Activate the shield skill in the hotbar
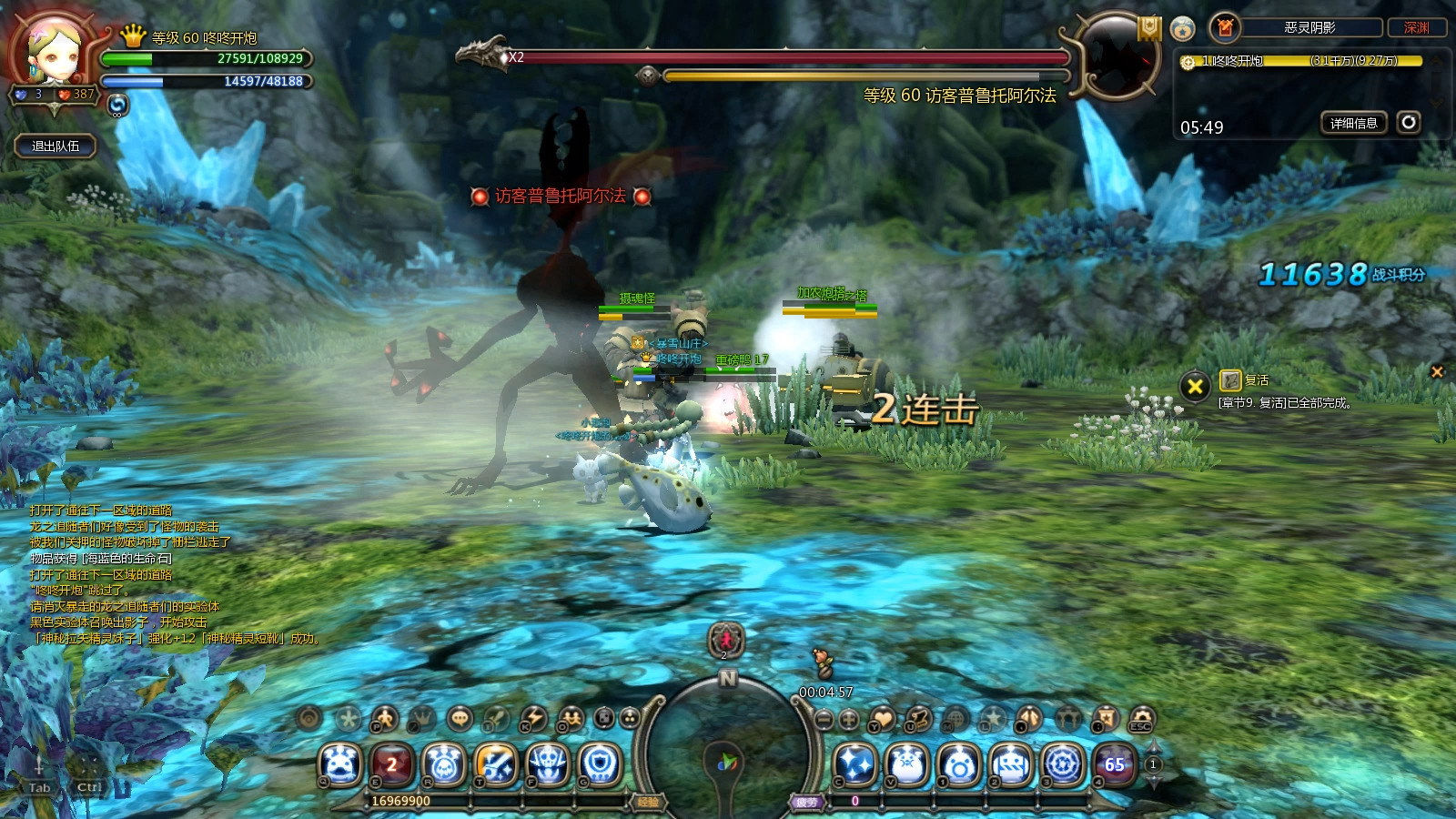 [600, 764]
